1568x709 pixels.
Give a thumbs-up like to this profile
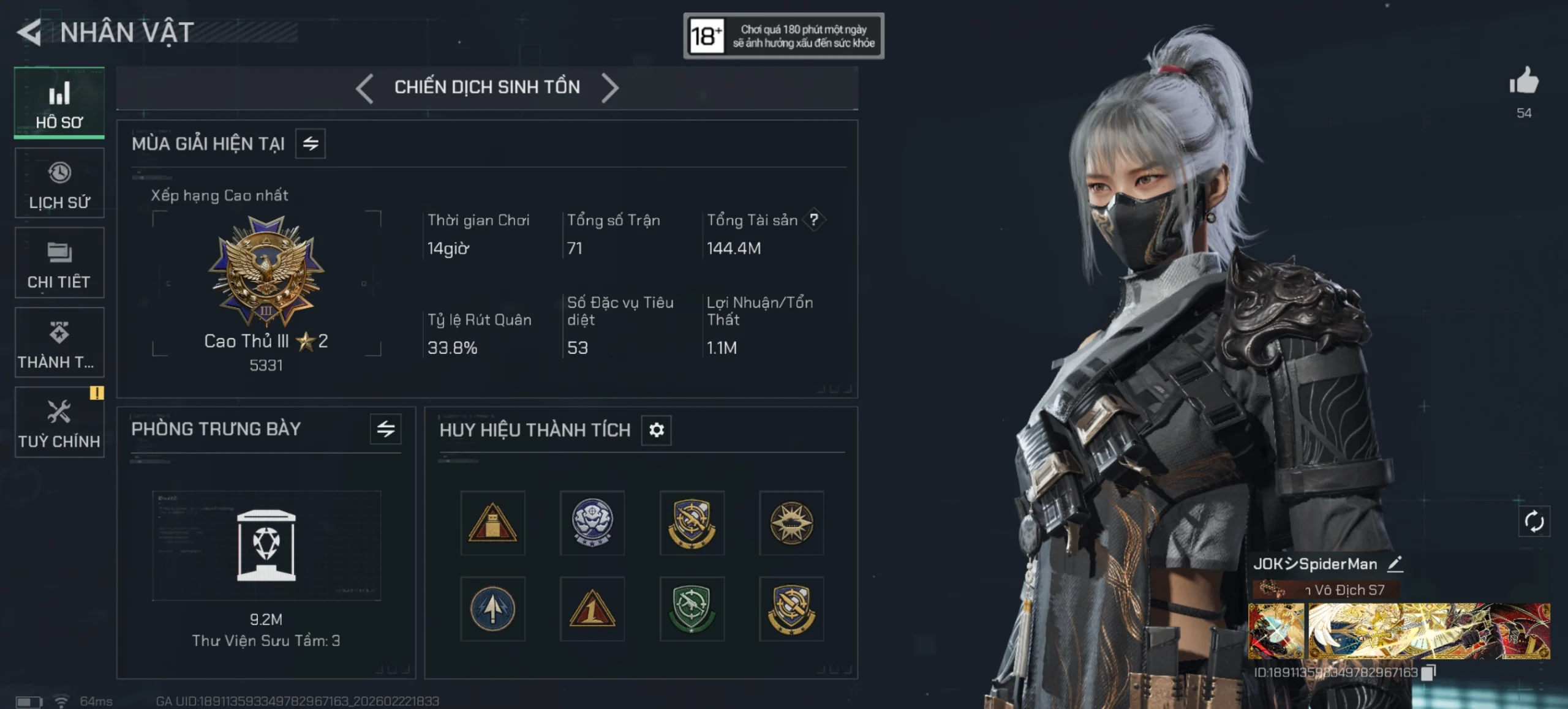point(1524,81)
